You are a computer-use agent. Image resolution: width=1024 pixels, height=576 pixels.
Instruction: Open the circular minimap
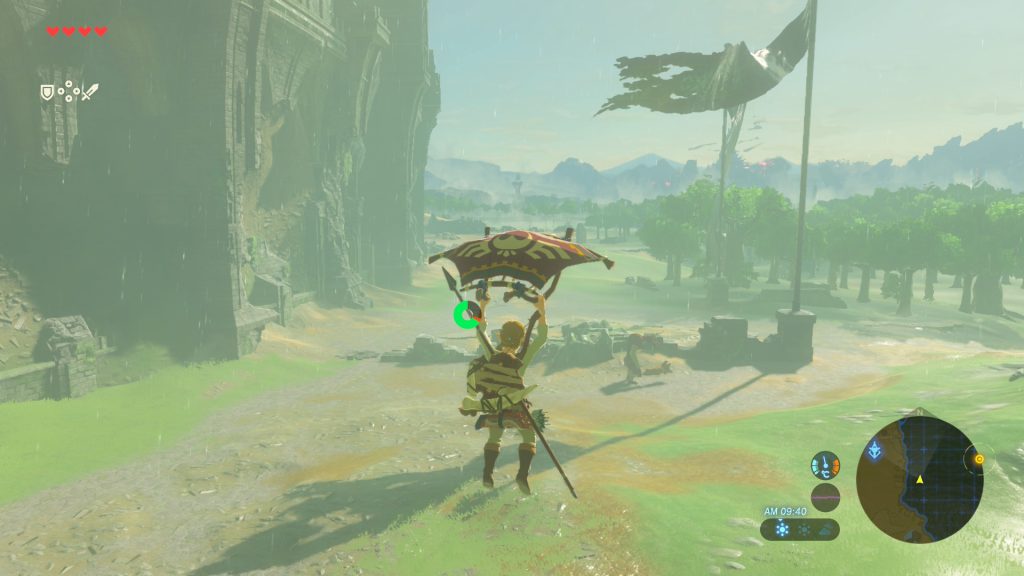point(919,480)
